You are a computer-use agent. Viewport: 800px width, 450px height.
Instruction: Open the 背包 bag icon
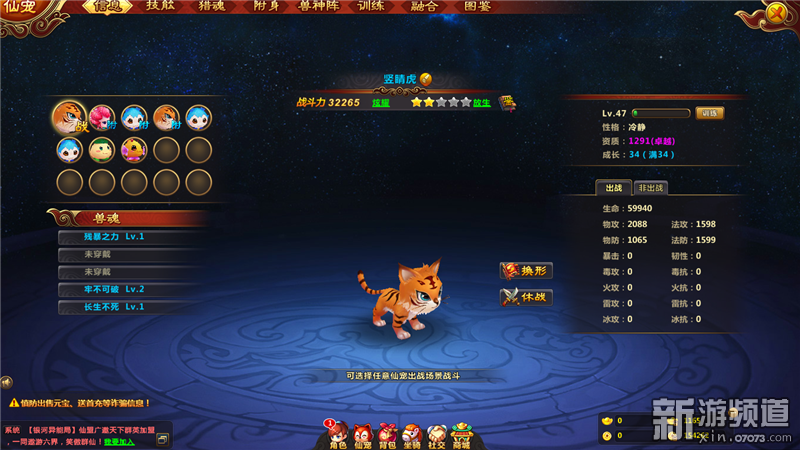tap(387, 434)
